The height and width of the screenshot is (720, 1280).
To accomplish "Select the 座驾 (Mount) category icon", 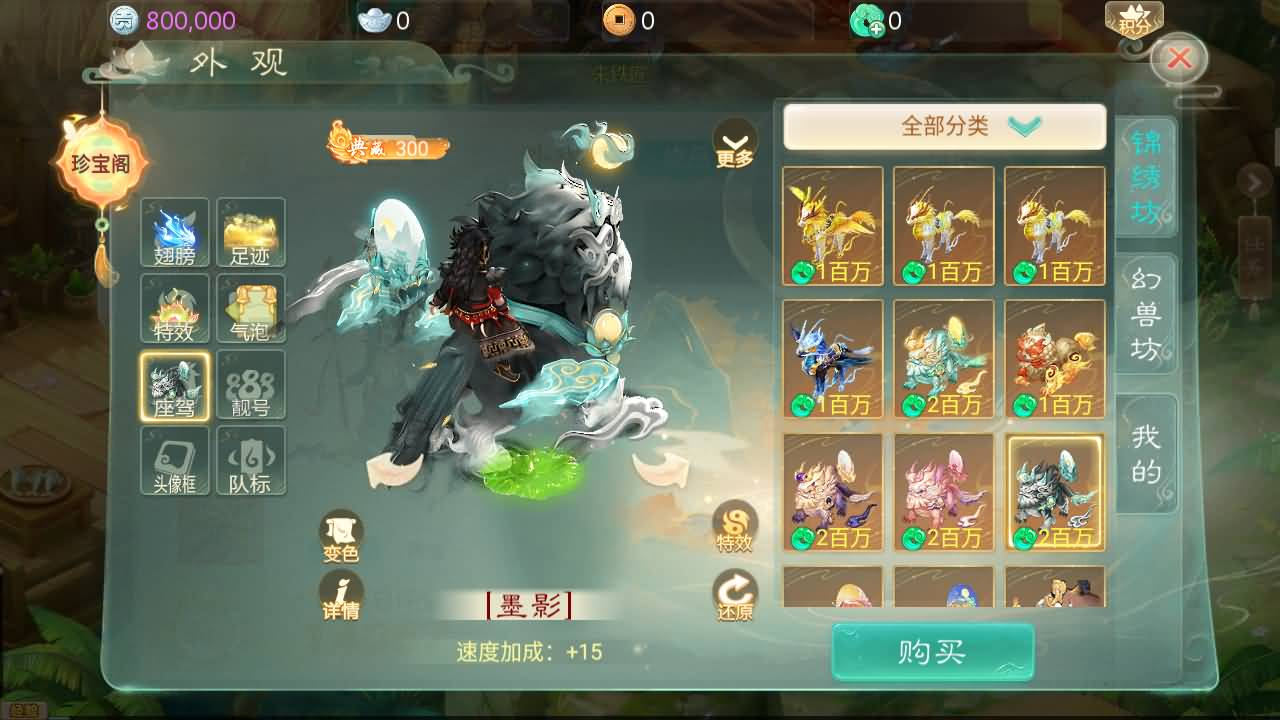I will 174,384.
